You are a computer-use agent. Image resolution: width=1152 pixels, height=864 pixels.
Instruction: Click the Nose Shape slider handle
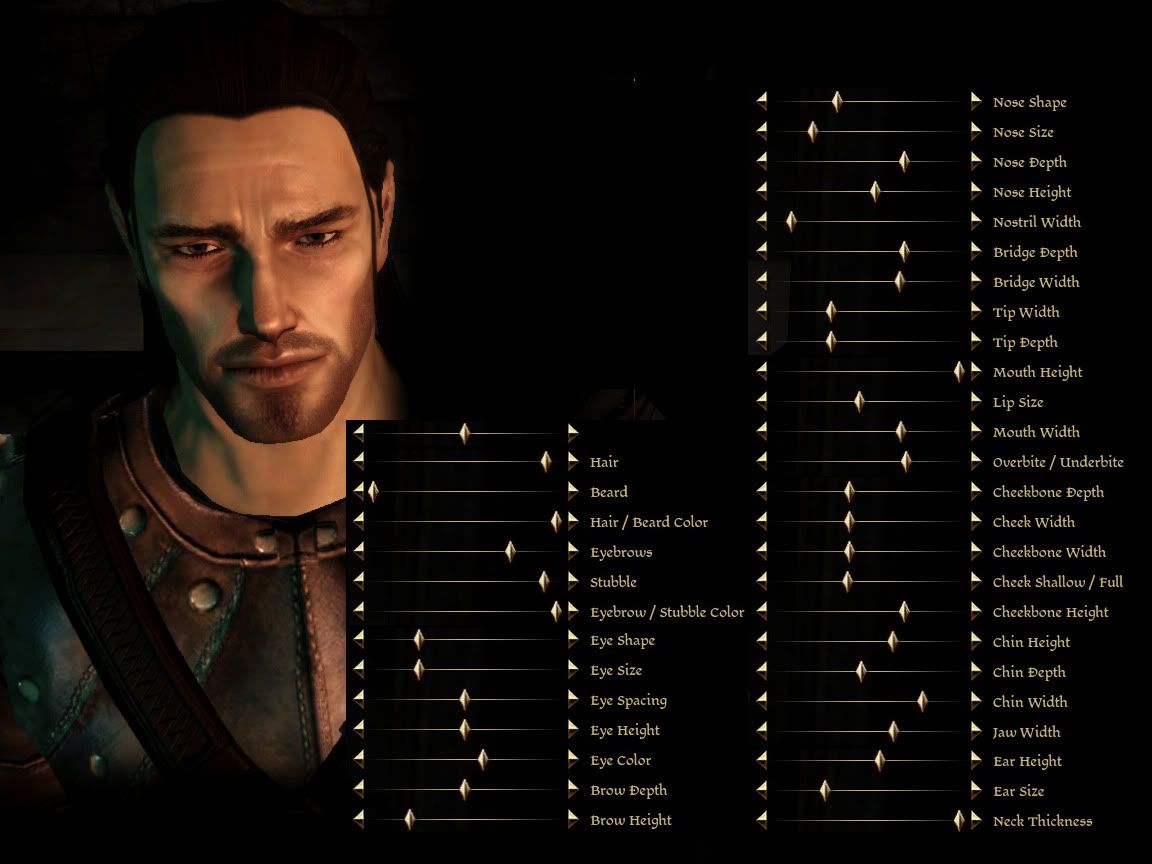837,101
